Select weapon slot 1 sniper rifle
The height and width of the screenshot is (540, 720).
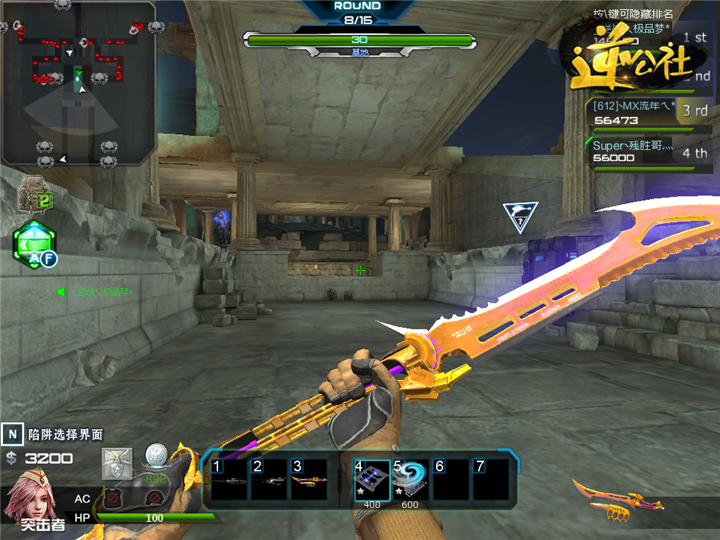(228, 480)
